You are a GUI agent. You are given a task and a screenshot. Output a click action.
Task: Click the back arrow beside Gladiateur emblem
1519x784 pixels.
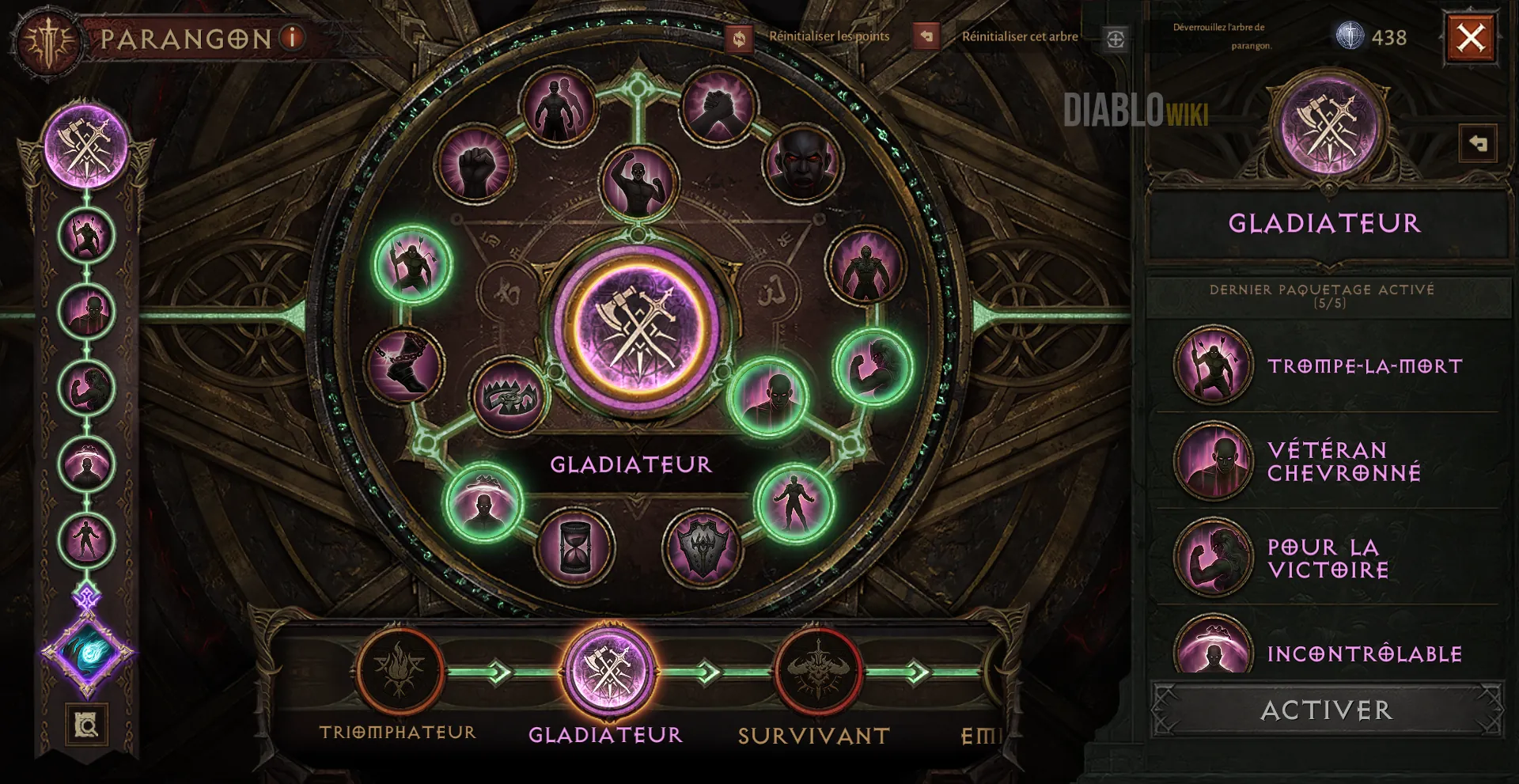click(1478, 144)
